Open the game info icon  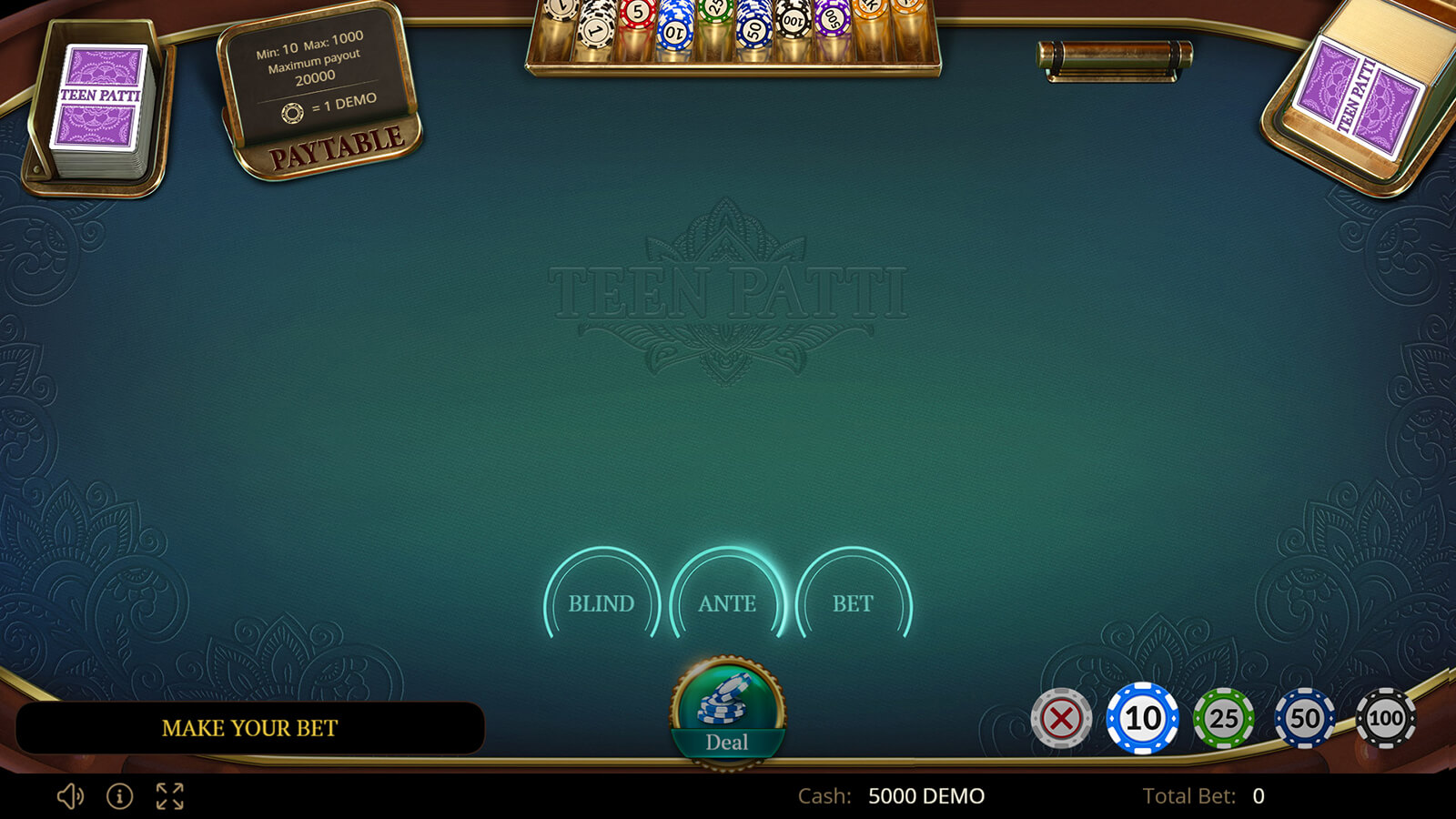click(x=119, y=796)
